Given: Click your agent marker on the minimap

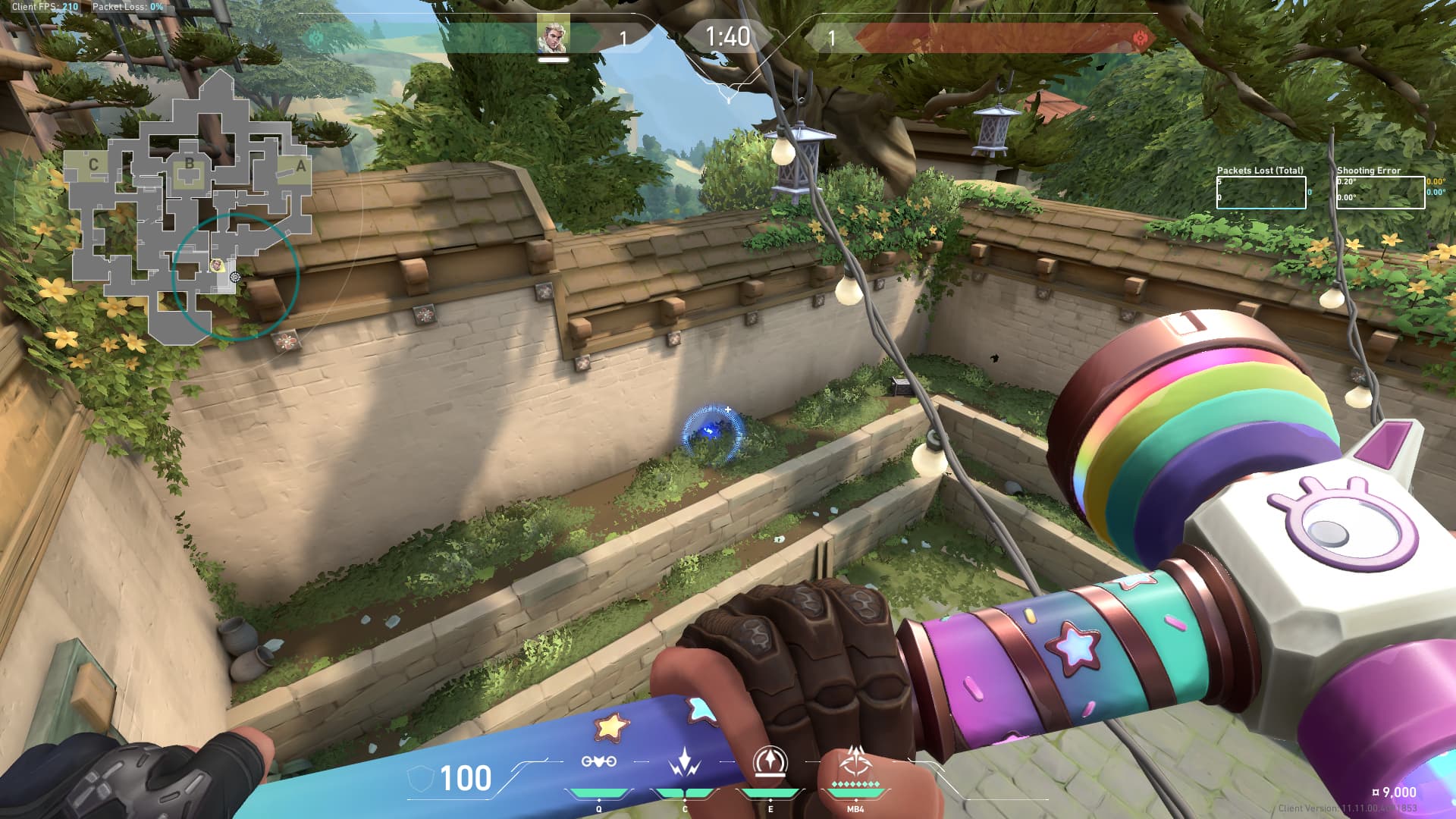Looking at the screenshot, I should coord(217,265).
